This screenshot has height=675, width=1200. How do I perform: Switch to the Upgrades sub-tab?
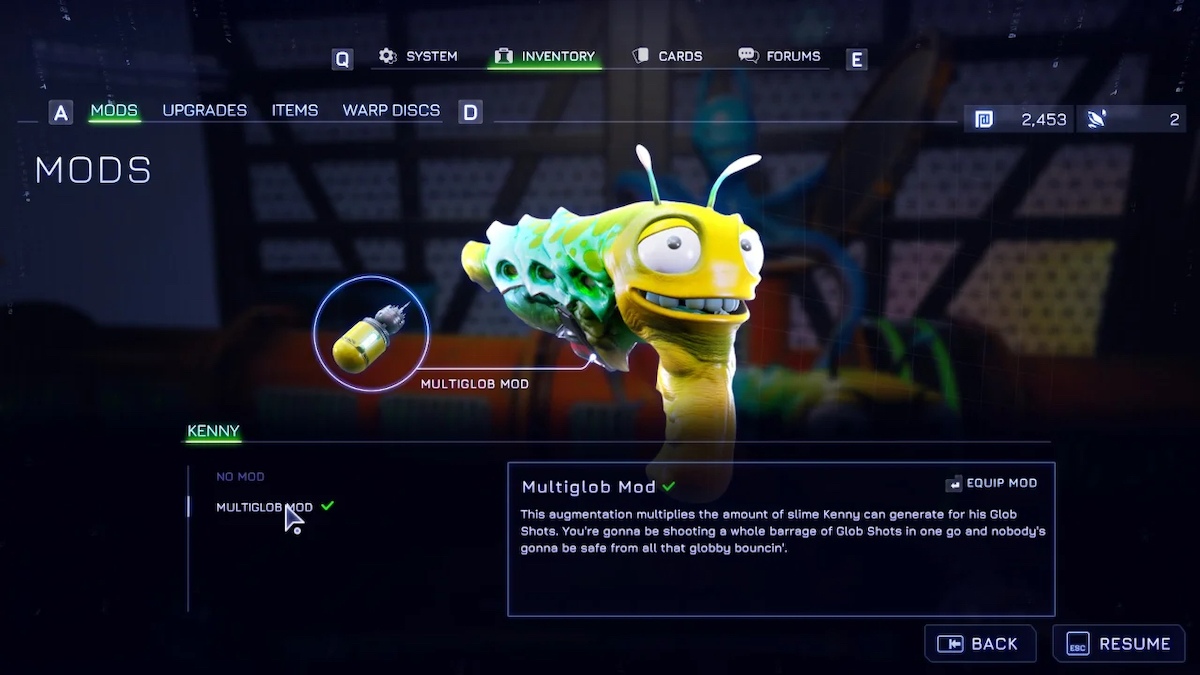coord(204,110)
